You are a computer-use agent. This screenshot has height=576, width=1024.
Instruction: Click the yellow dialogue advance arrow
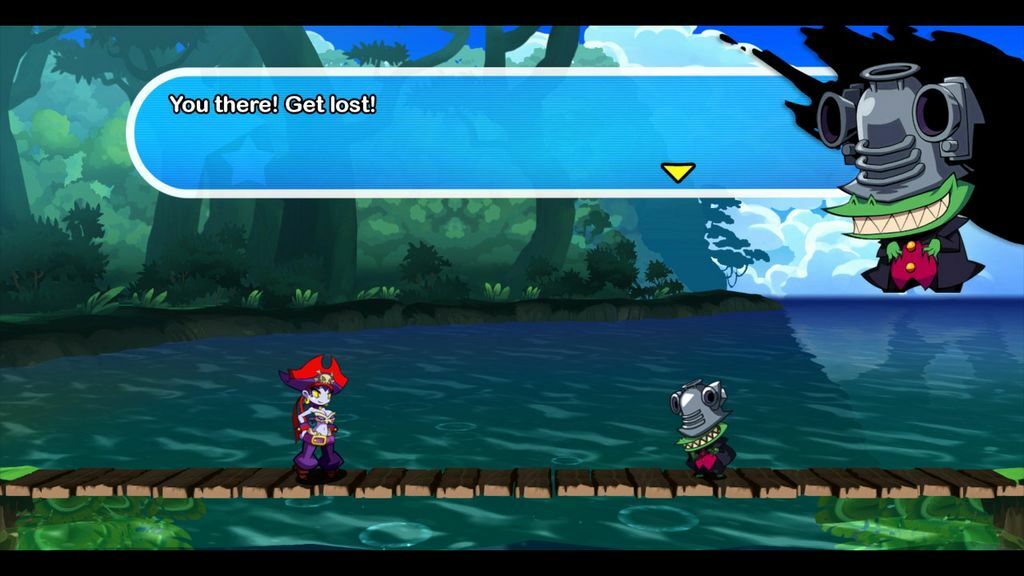point(677,172)
